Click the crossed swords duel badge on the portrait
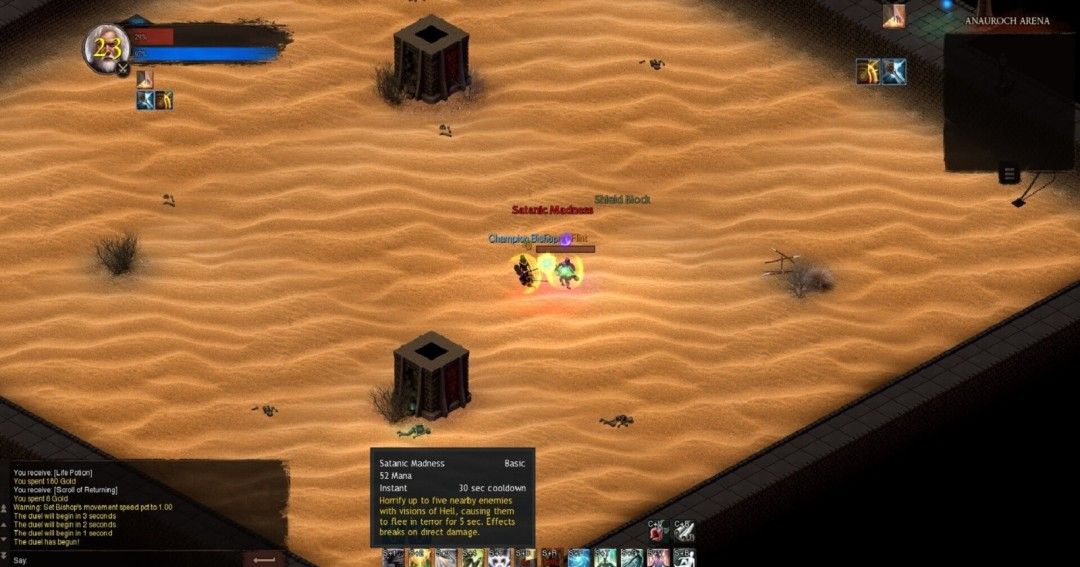This screenshot has width=1080, height=567. pos(122,69)
